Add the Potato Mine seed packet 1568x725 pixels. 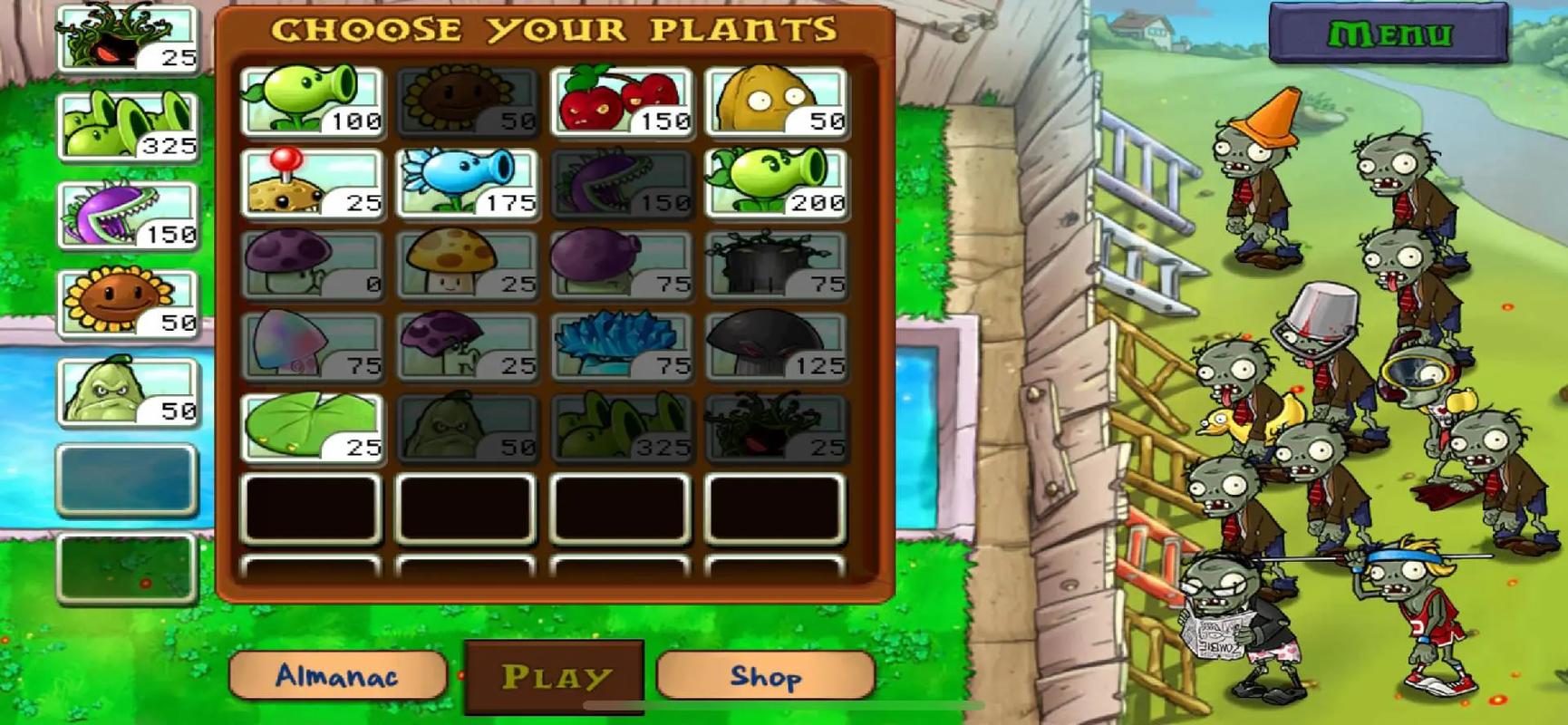pos(313,184)
